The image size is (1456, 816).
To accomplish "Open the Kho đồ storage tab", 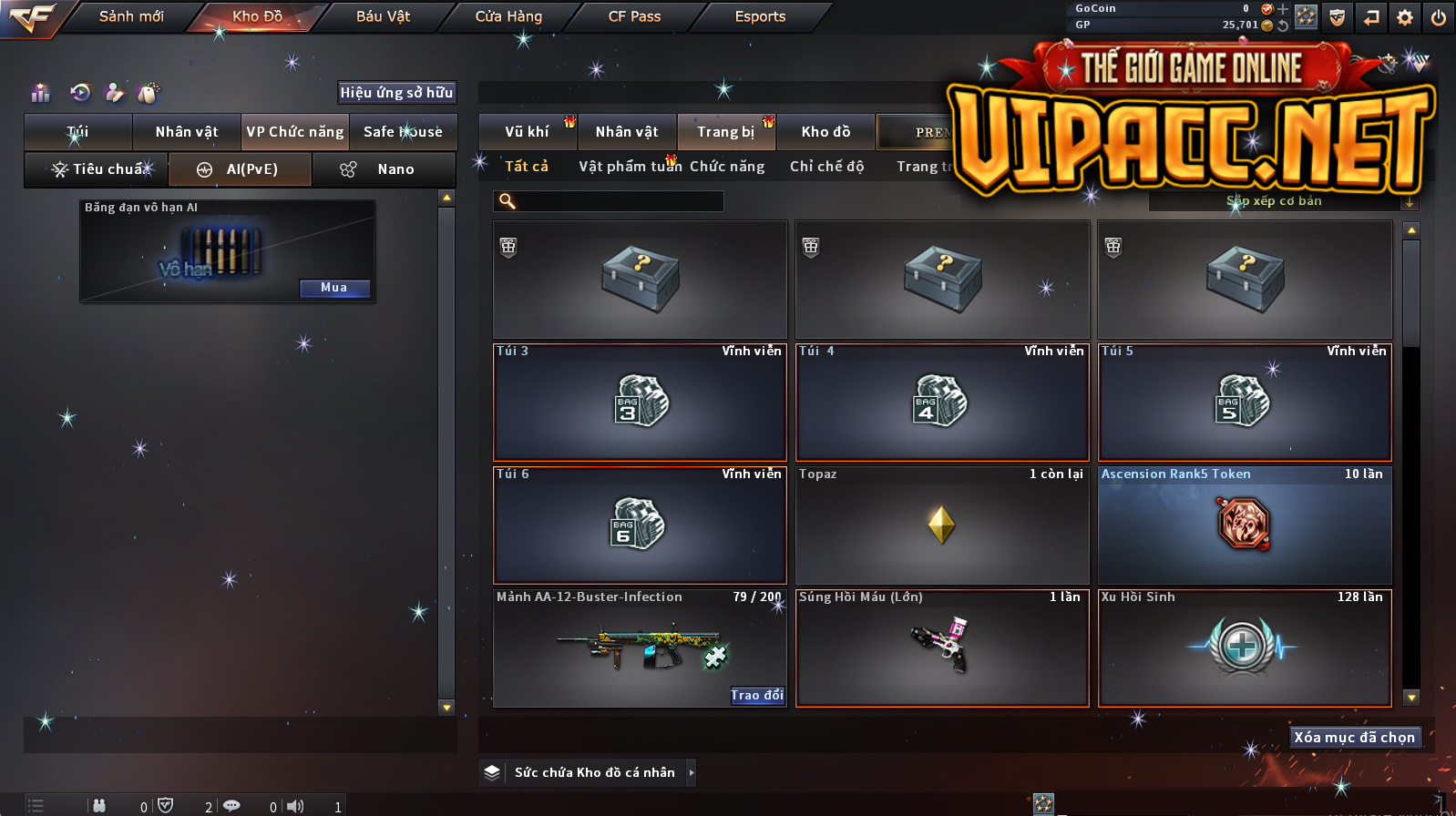I will (825, 132).
